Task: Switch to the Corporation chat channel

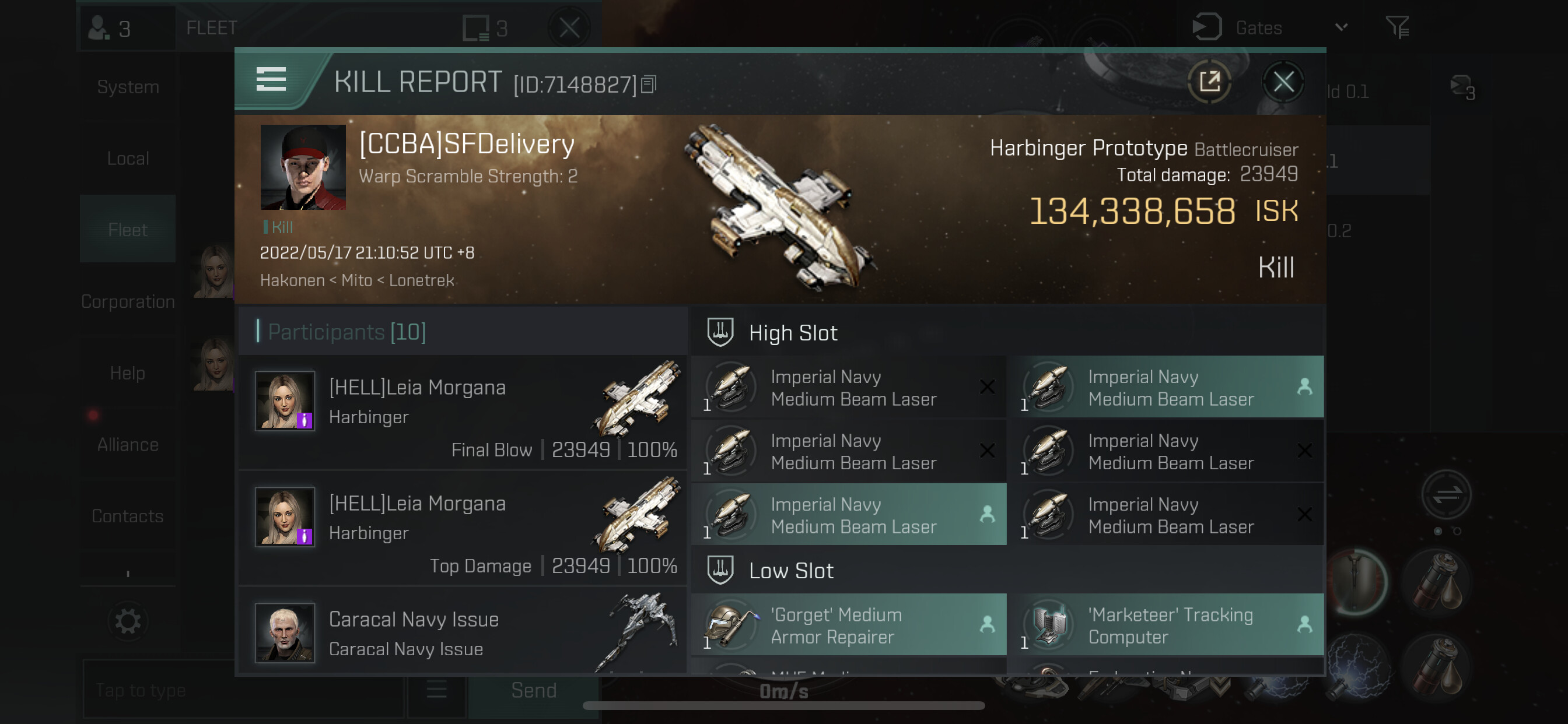Action: point(128,302)
